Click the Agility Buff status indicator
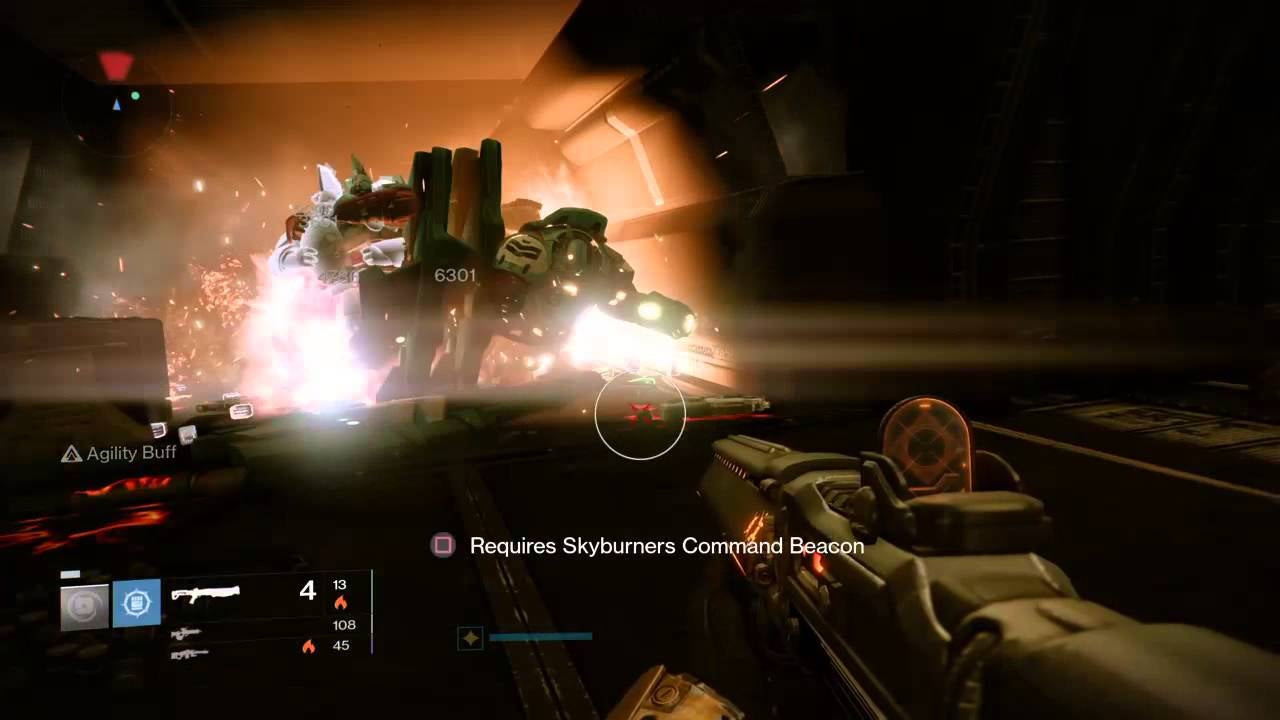The height and width of the screenshot is (720, 1280). pyautogui.click(x=119, y=453)
